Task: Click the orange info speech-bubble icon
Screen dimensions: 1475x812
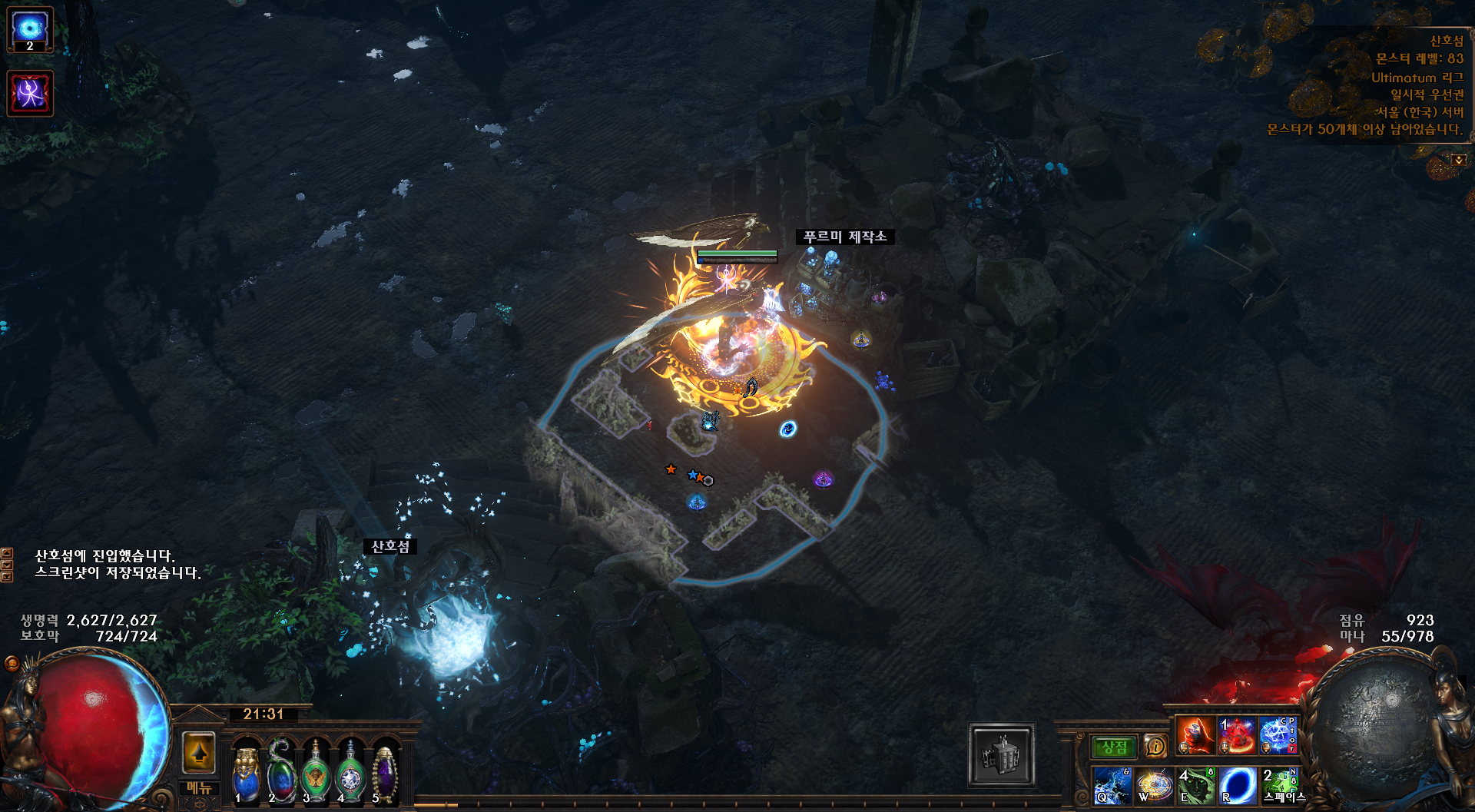Action: click(x=1155, y=746)
